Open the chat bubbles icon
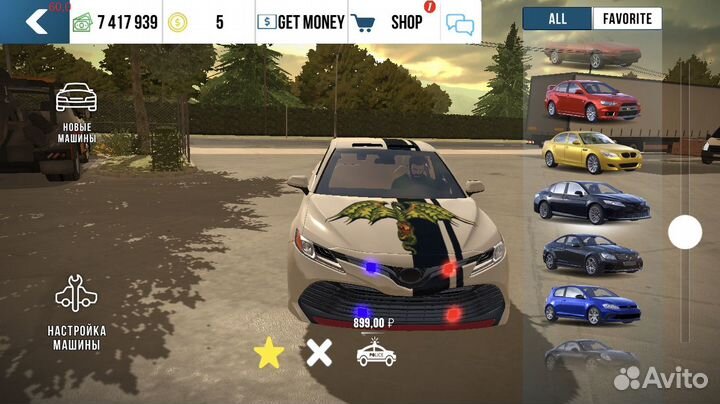The image size is (720, 404). (x=459, y=23)
